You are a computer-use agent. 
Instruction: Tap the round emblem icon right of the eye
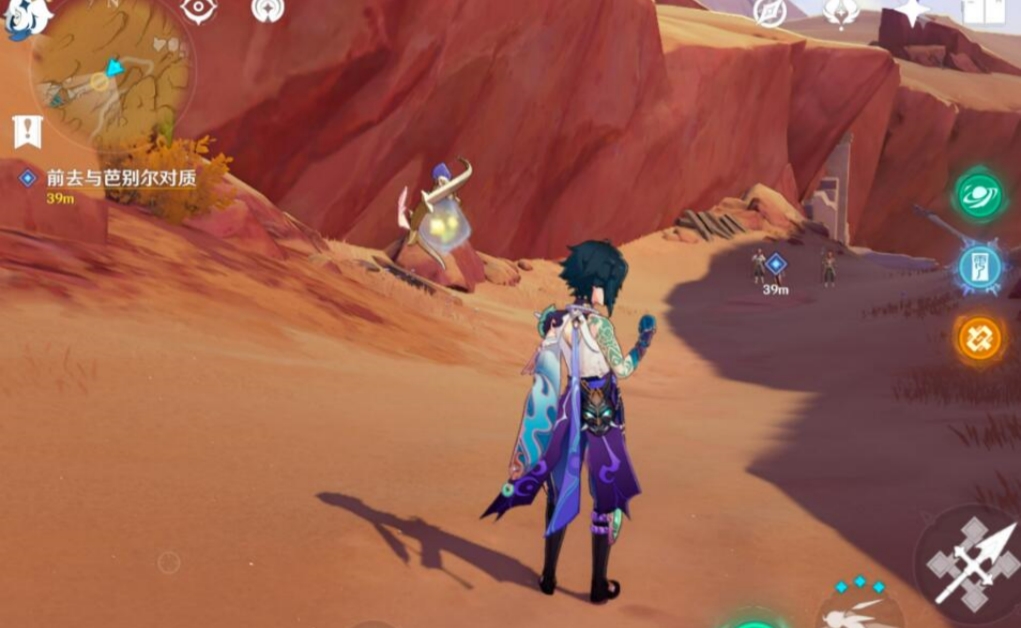coord(267,9)
